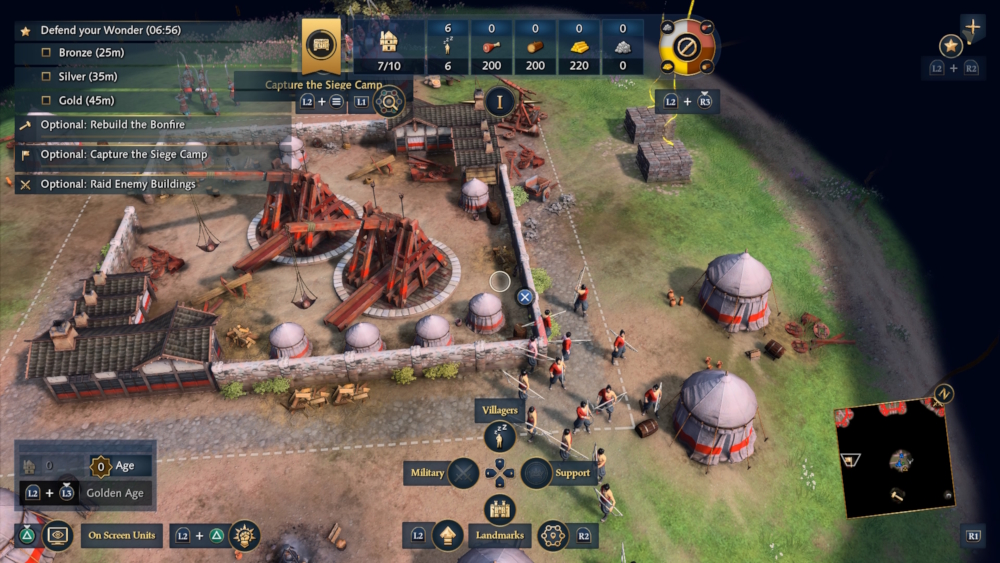Click the Golden Age label

coord(115,493)
